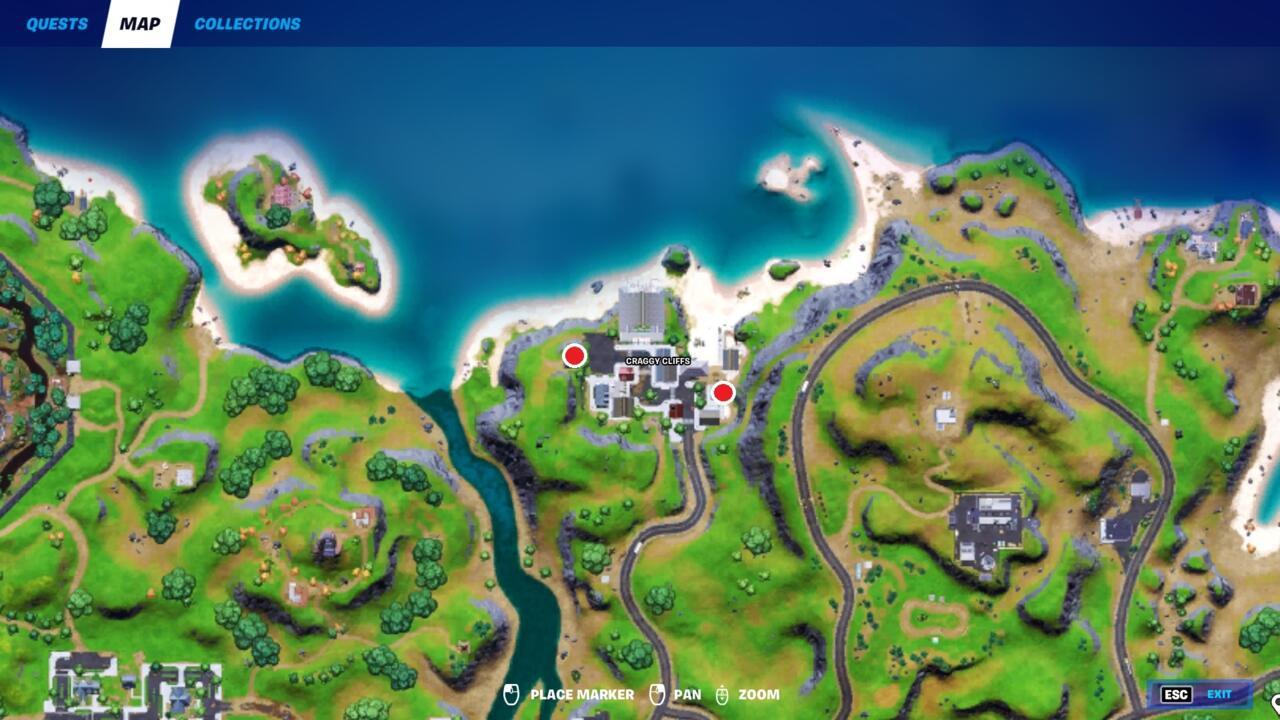
Task: Click the Zoom mouse scroll icon
Action: (722, 693)
